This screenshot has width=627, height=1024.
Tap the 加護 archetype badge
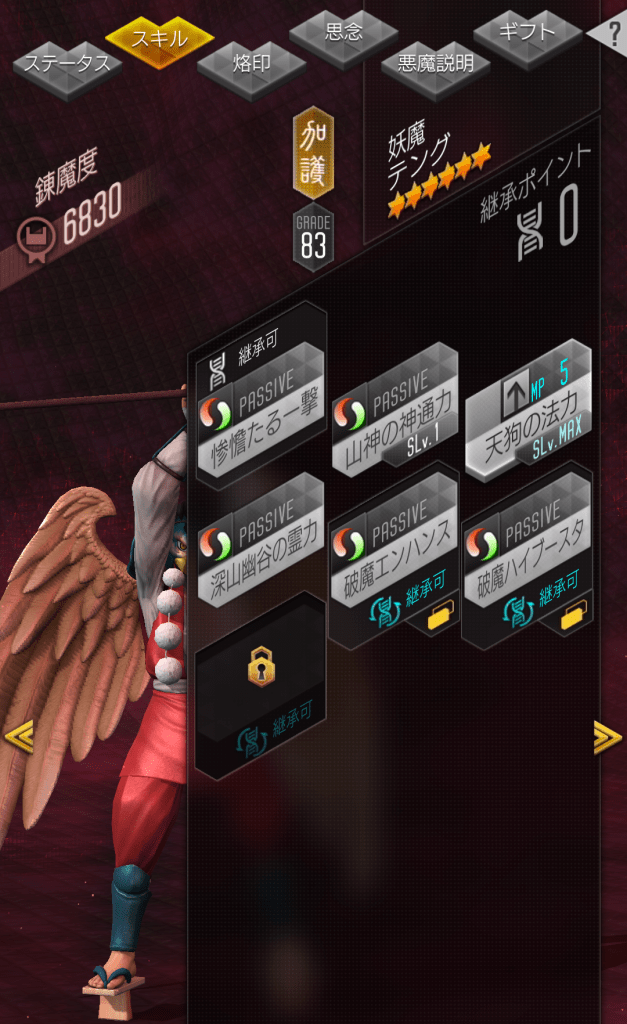coord(313,152)
